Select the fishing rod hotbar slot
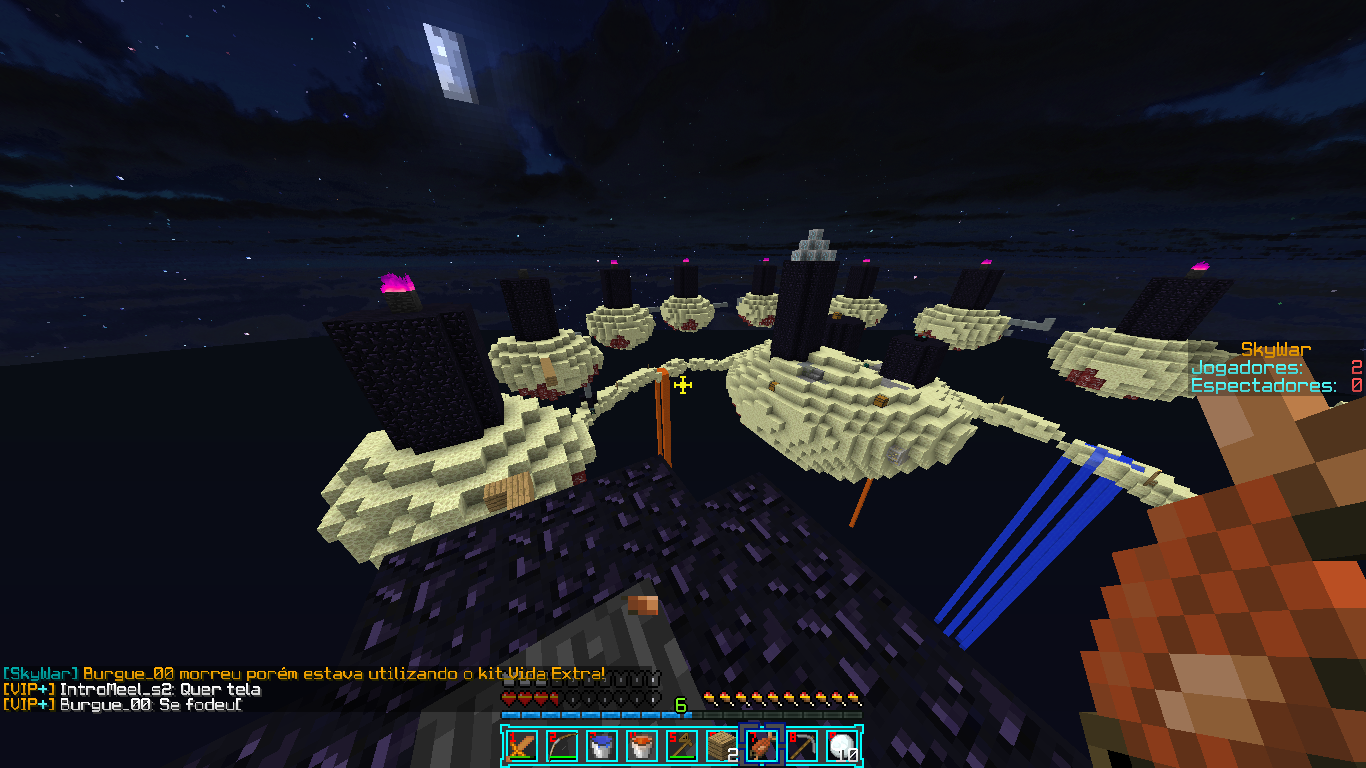This screenshot has height=768, width=1366. click(680, 745)
